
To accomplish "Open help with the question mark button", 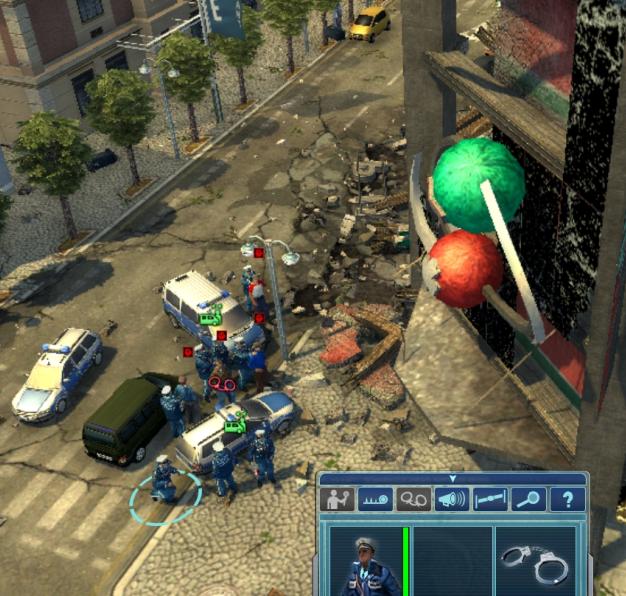I will pos(567,499).
